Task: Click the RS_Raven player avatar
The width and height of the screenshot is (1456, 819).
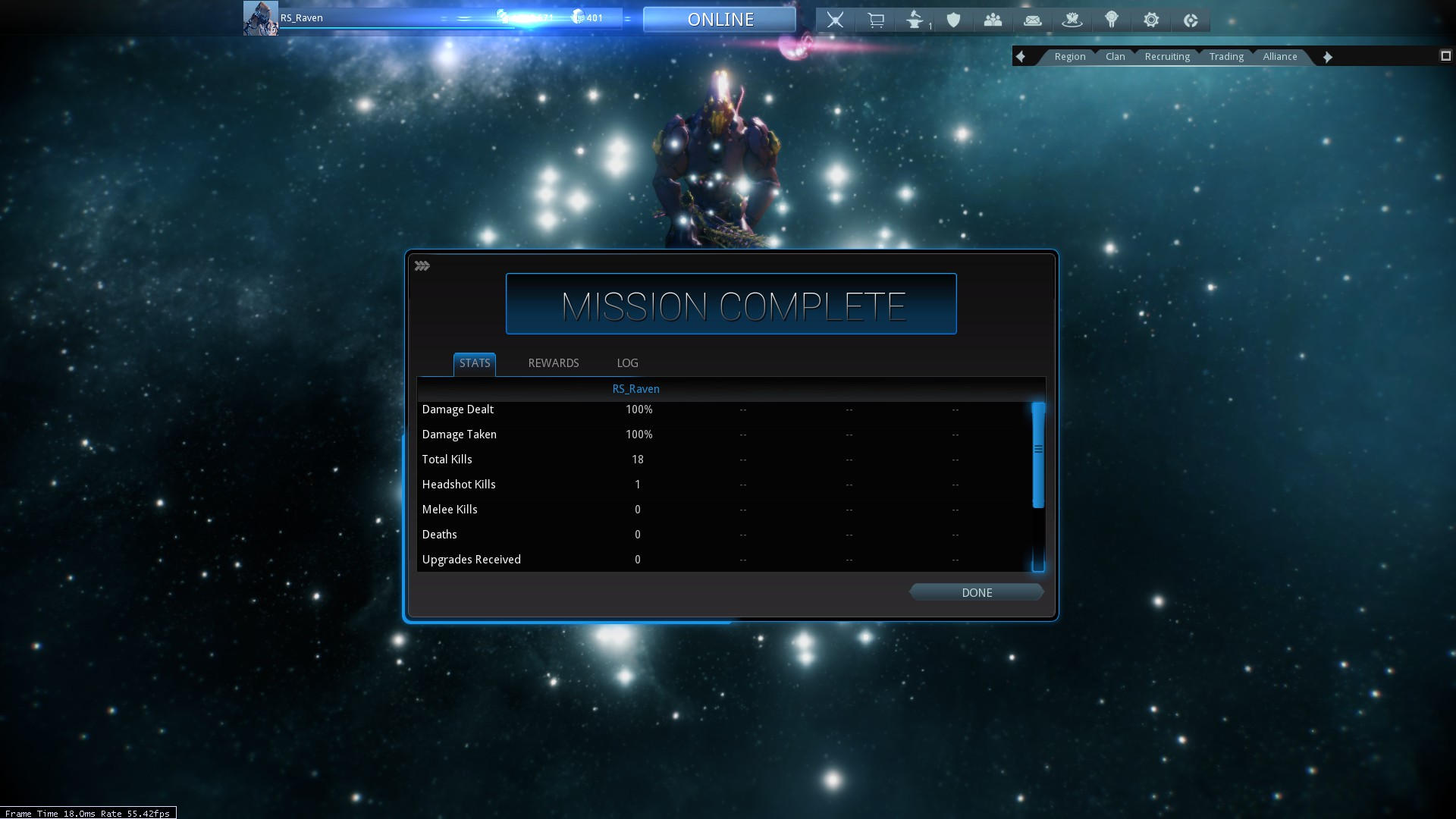Action: pyautogui.click(x=260, y=18)
